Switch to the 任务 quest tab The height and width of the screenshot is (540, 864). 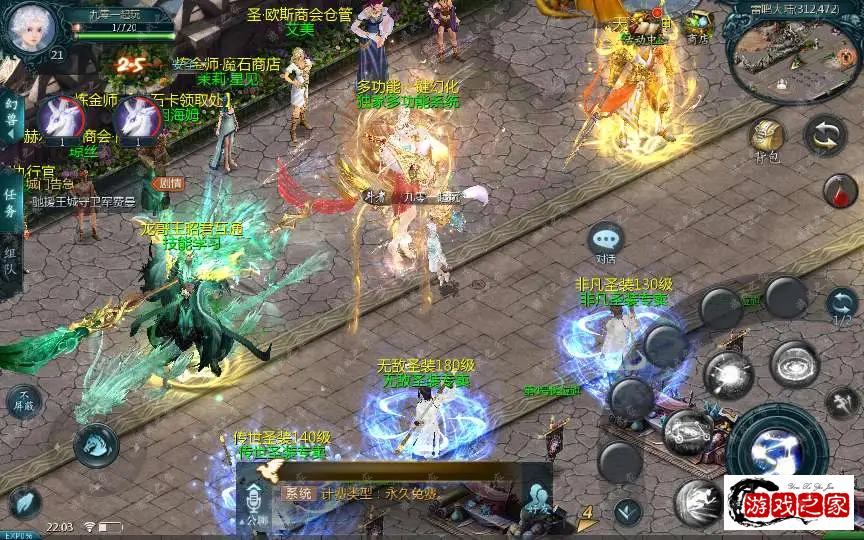(11, 200)
